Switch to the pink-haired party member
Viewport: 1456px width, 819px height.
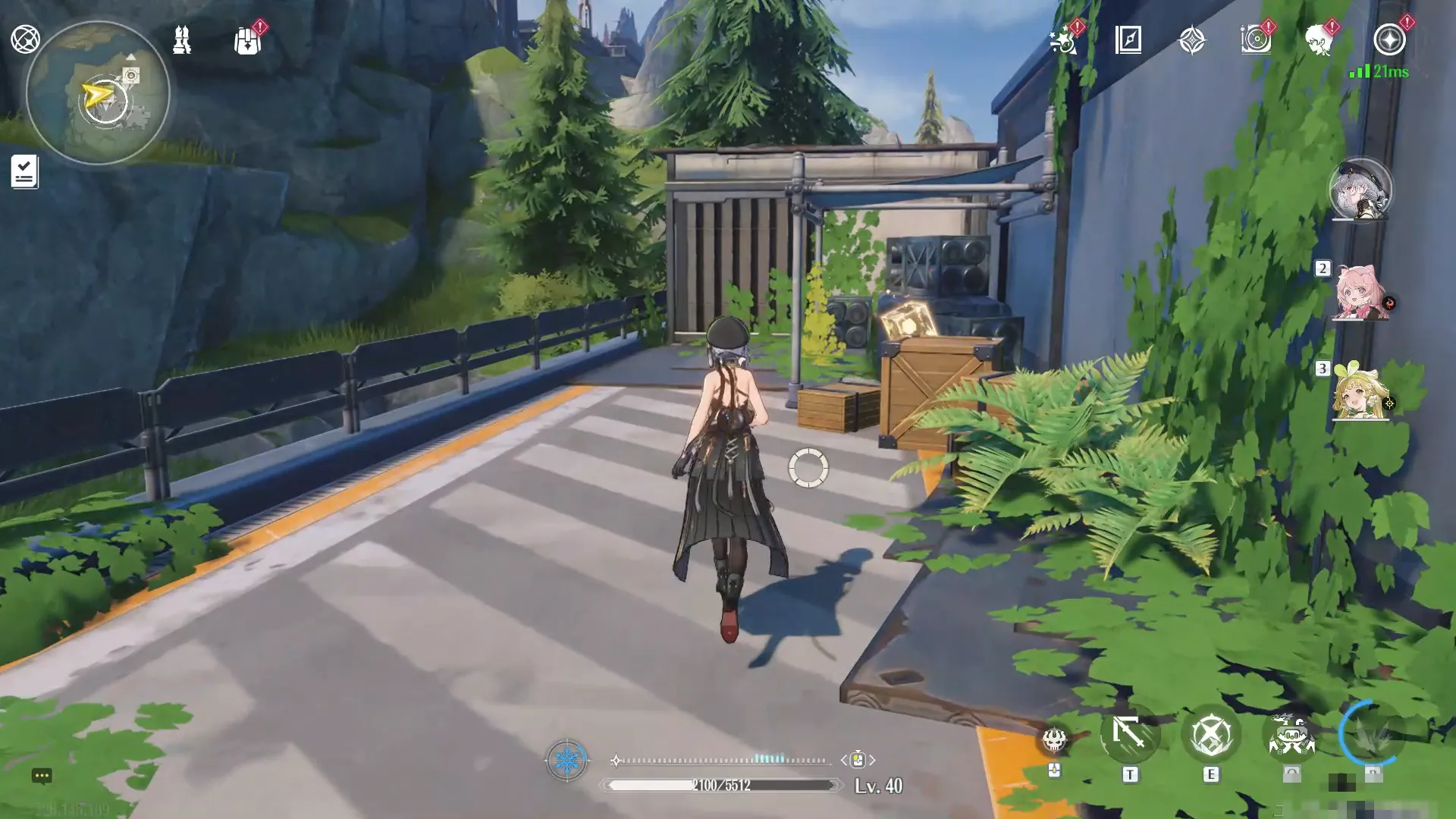click(1360, 293)
